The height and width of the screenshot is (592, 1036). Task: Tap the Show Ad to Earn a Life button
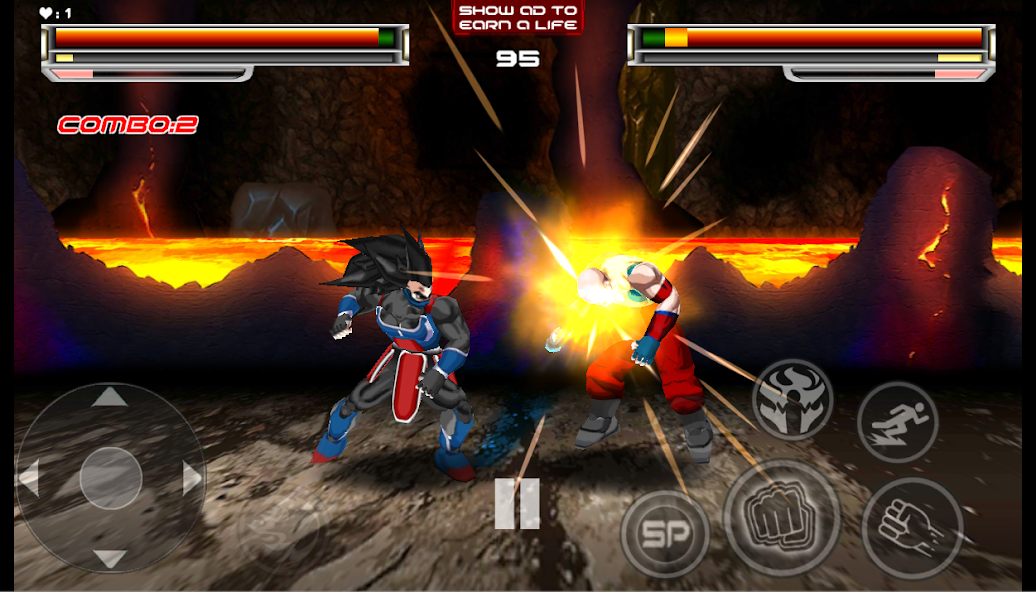tap(518, 17)
